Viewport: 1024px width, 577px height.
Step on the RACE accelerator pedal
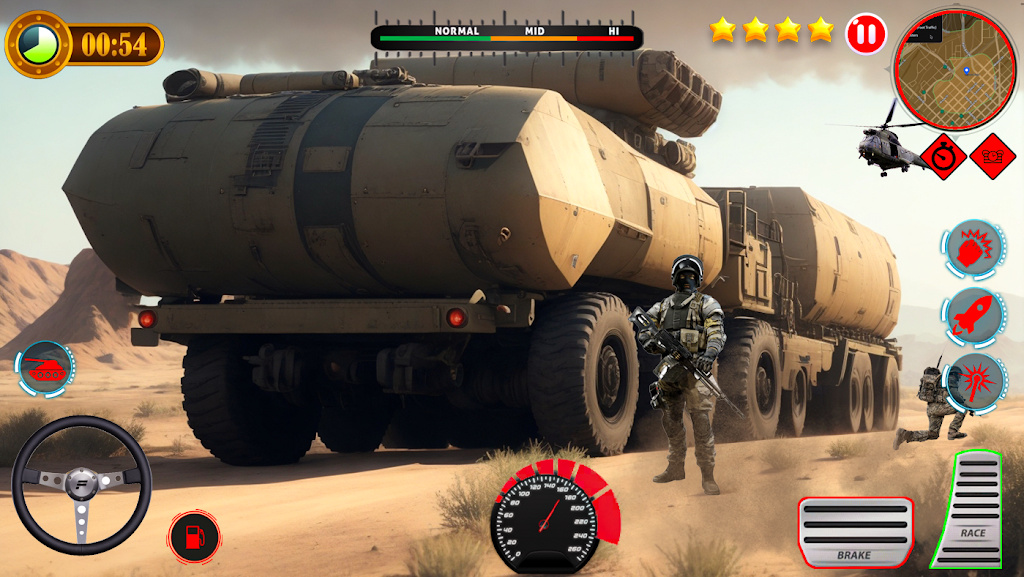[972, 509]
